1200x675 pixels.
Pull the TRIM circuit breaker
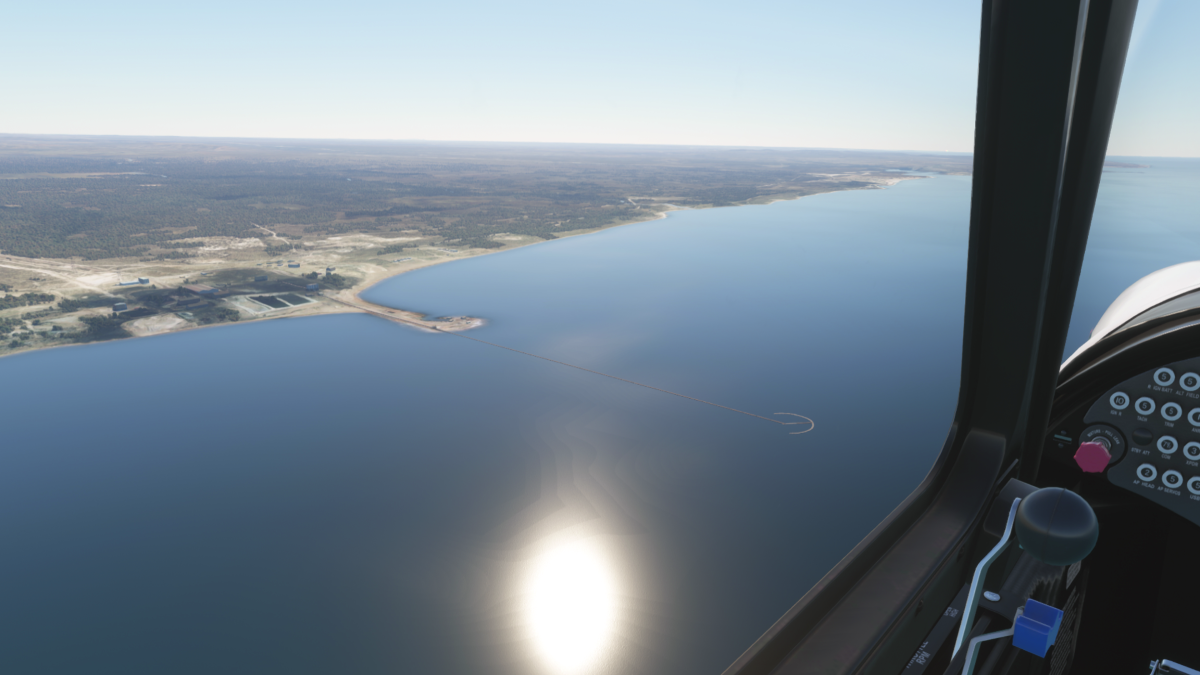point(1171,411)
